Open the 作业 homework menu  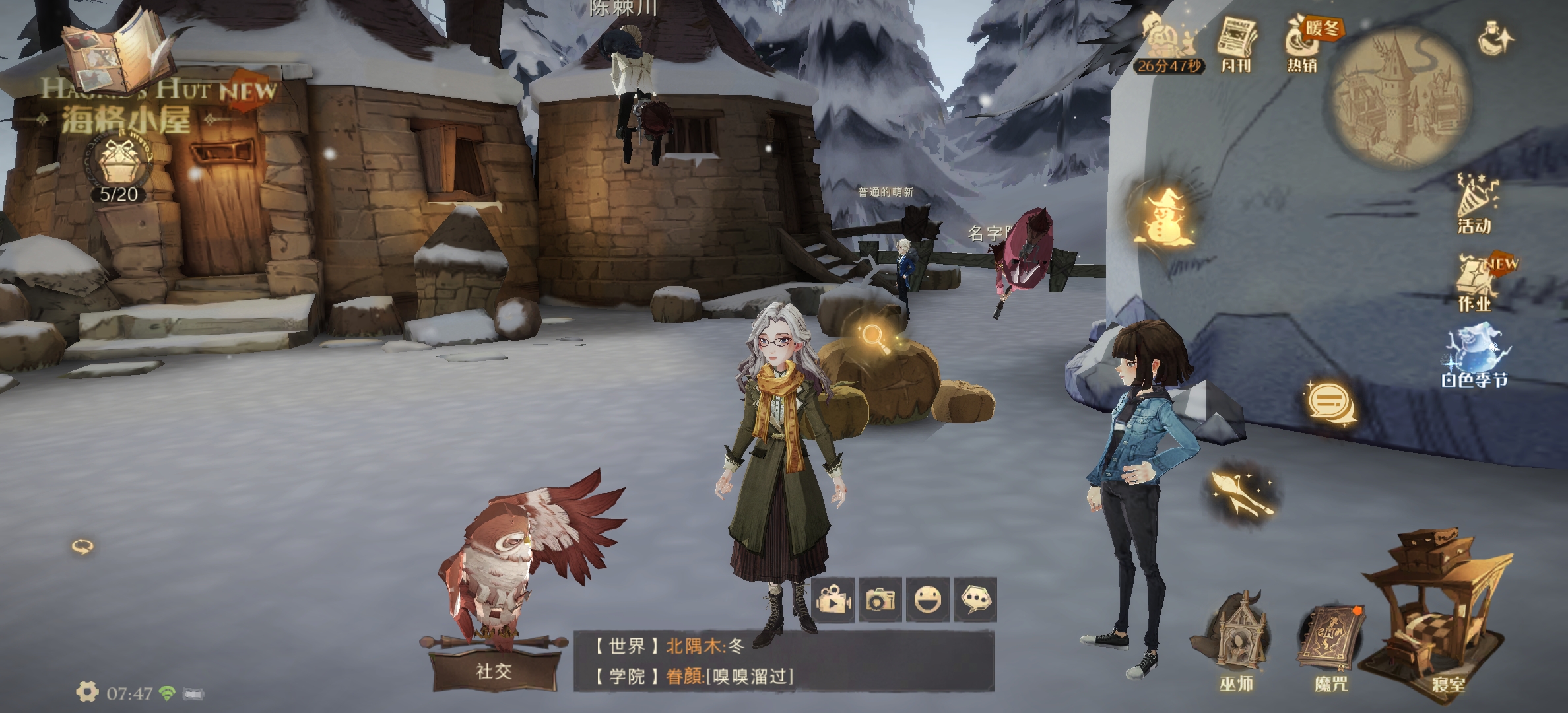[1477, 283]
